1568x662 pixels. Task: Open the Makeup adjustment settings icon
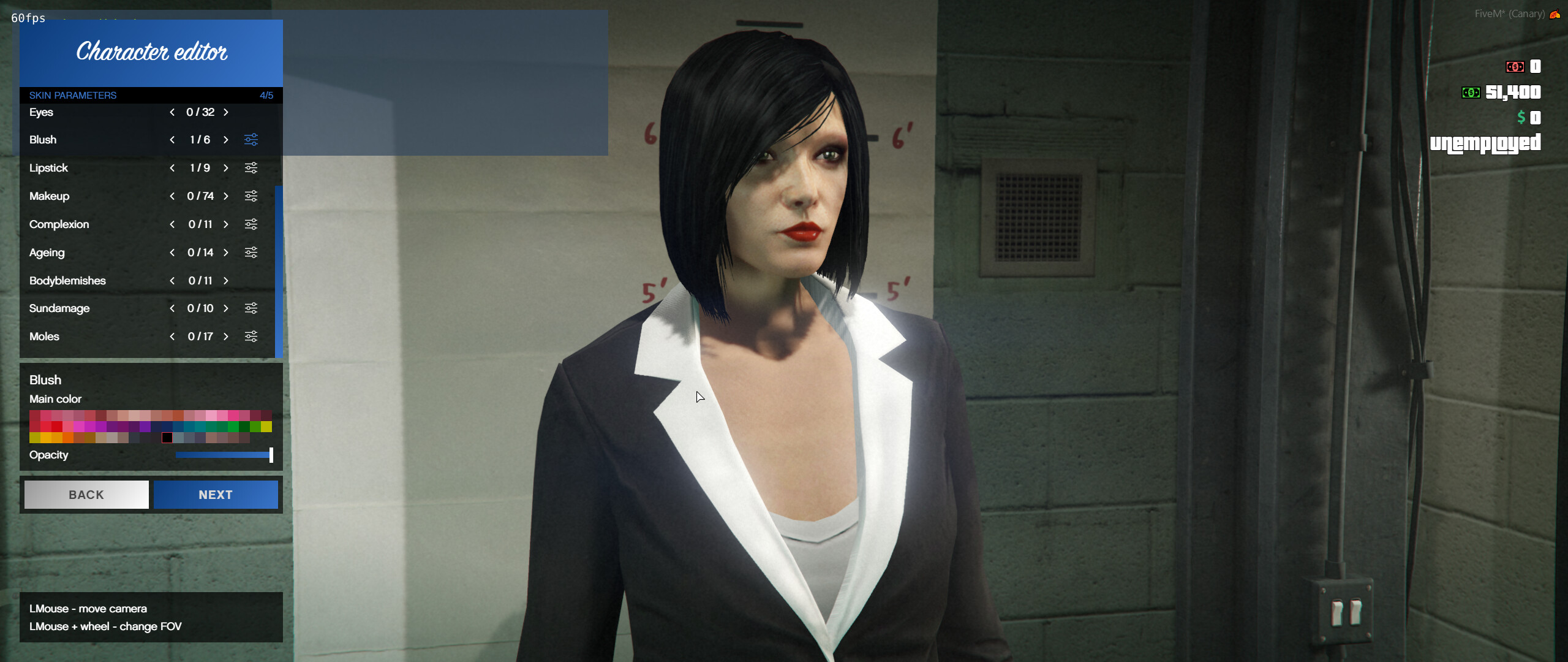point(250,196)
